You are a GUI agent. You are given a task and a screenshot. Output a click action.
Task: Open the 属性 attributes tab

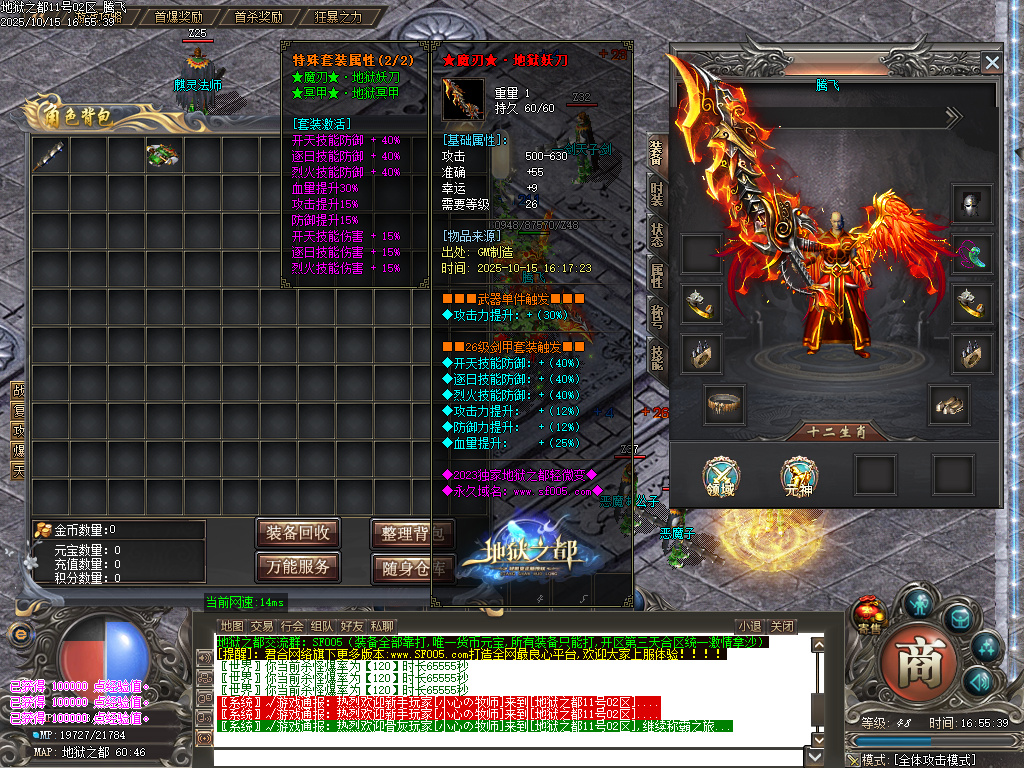point(656,275)
